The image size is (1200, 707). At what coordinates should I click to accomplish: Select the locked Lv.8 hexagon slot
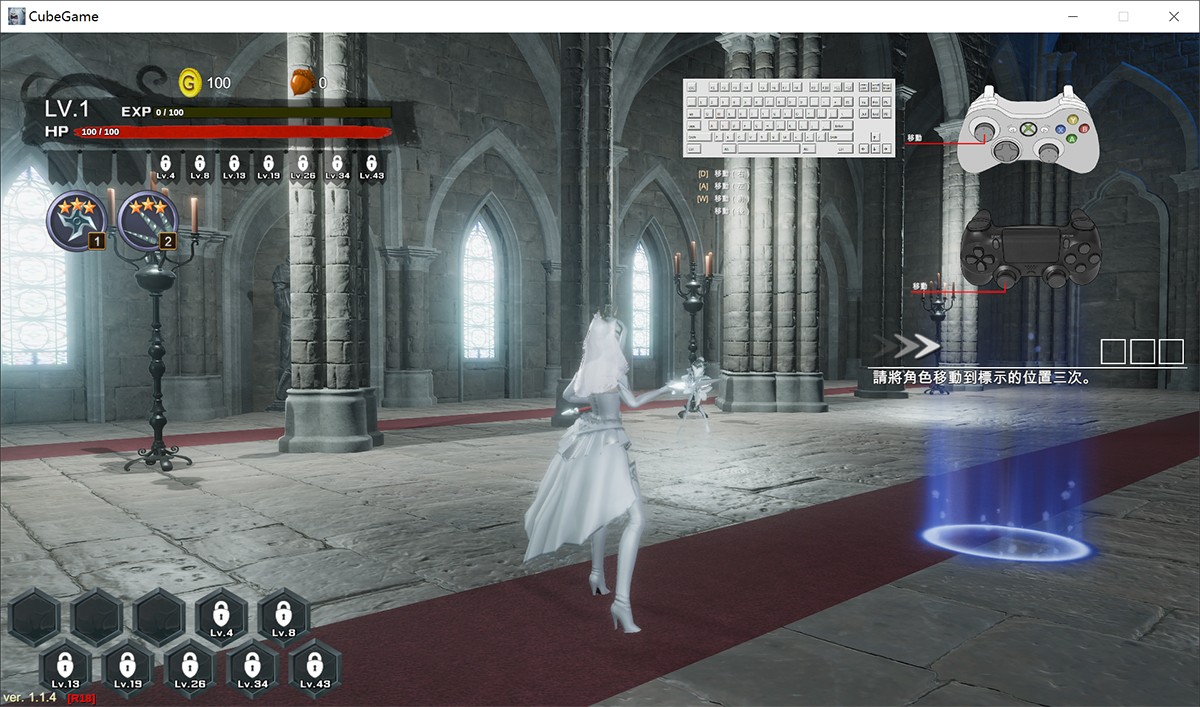tap(284, 616)
